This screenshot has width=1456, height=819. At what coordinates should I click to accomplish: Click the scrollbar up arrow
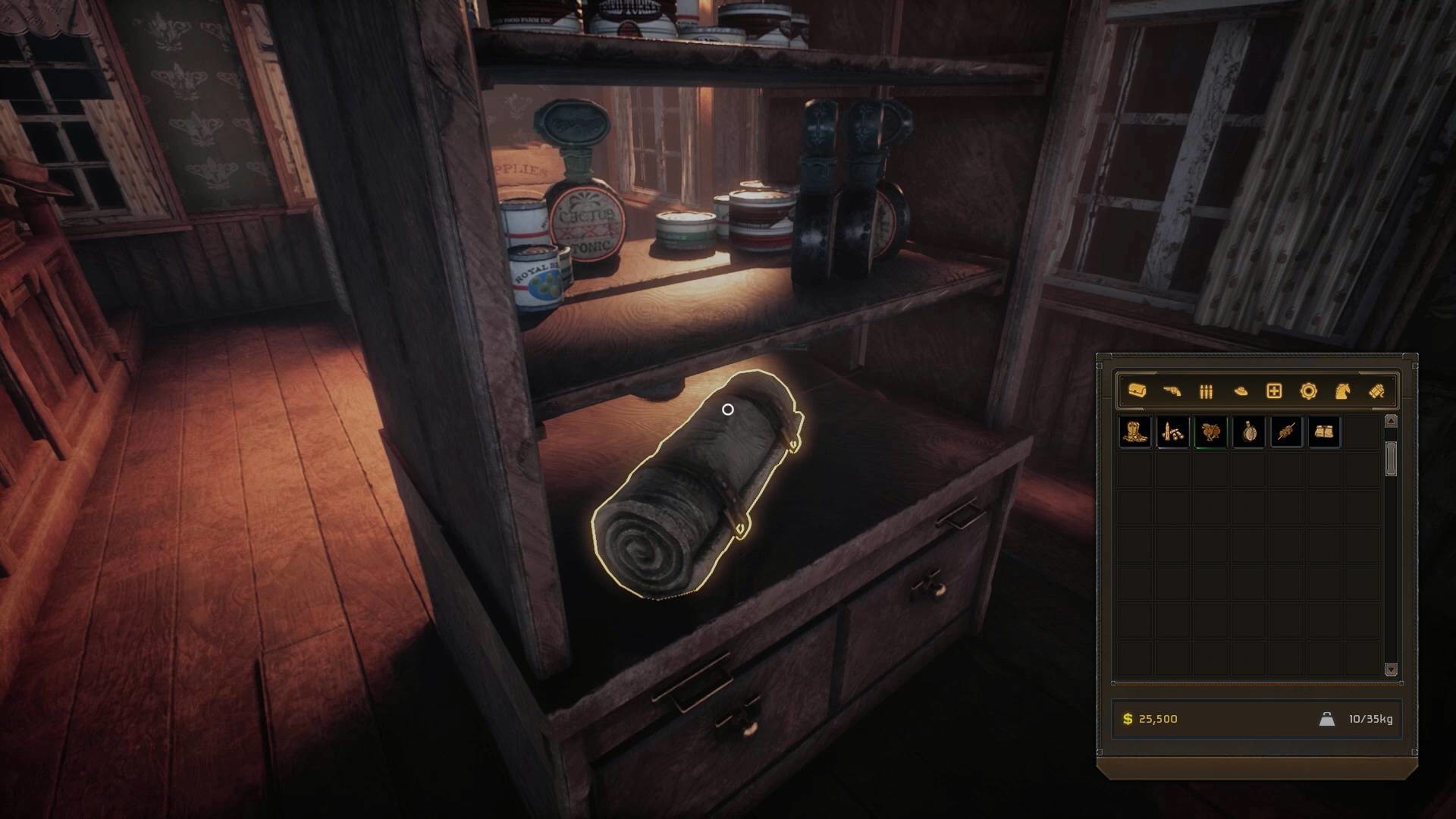pos(1392,422)
